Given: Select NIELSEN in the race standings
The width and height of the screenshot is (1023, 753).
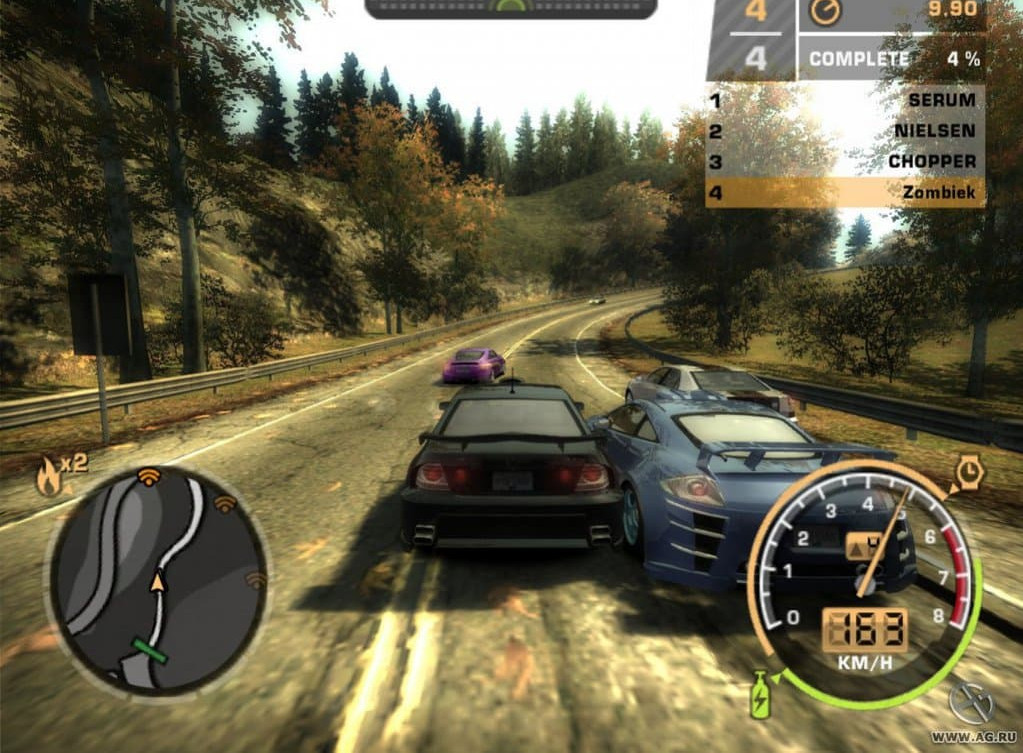Looking at the screenshot, I should pyautogui.click(x=845, y=131).
